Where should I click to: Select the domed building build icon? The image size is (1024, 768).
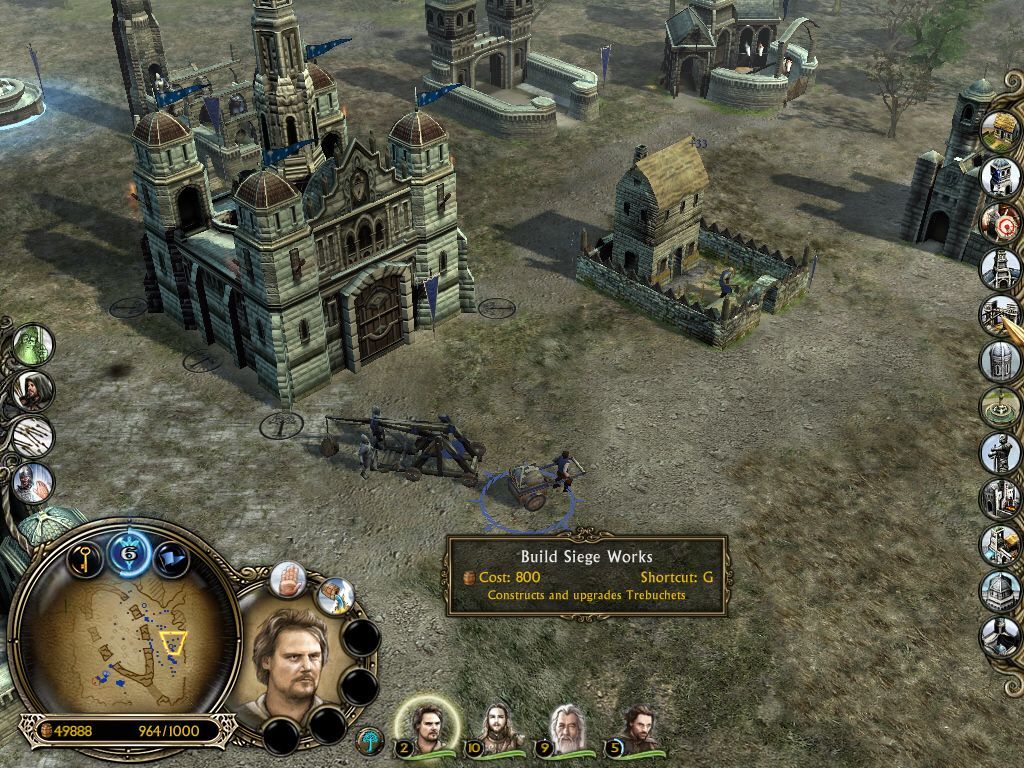(999, 588)
